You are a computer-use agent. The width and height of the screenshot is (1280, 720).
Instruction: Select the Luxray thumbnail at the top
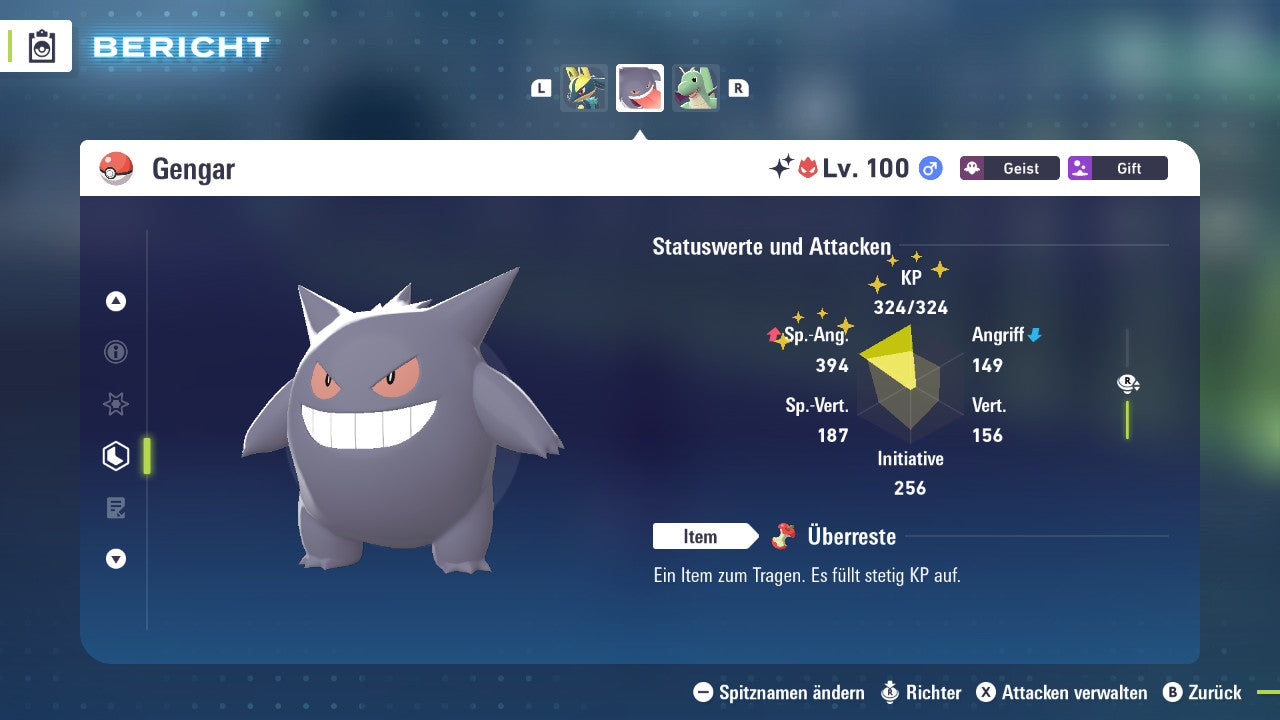coord(583,88)
